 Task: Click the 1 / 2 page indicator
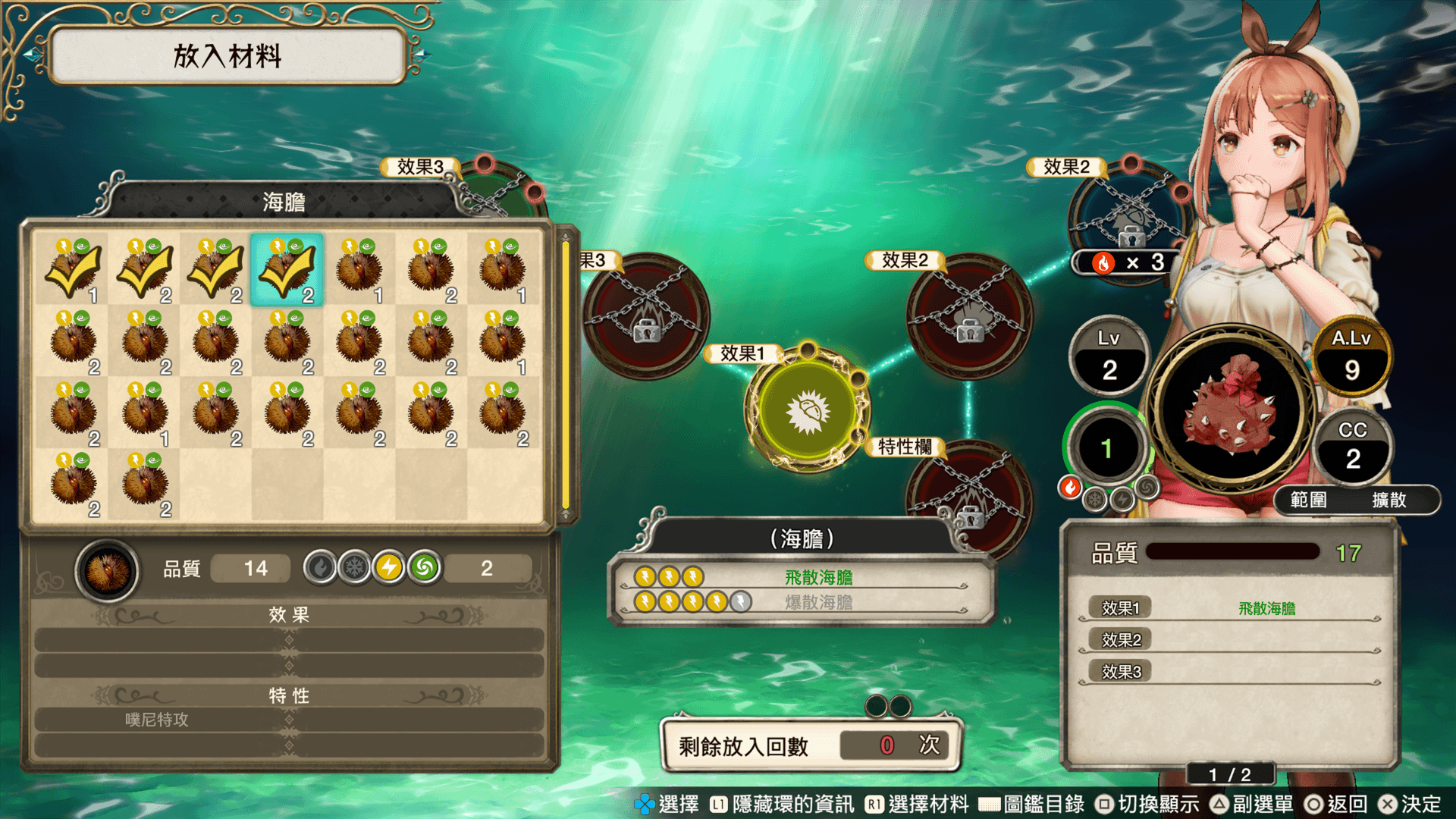click(x=1229, y=774)
